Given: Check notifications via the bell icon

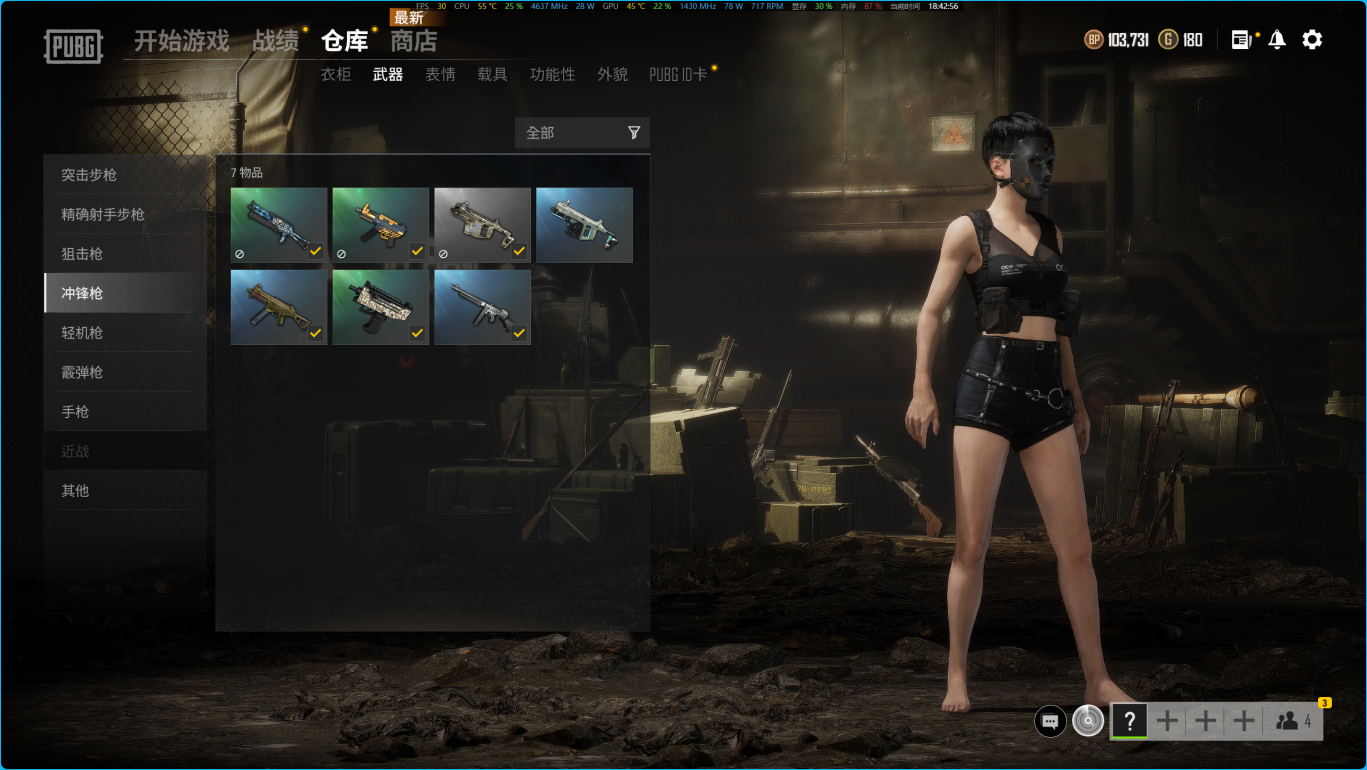Looking at the screenshot, I should click(x=1277, y=40).
